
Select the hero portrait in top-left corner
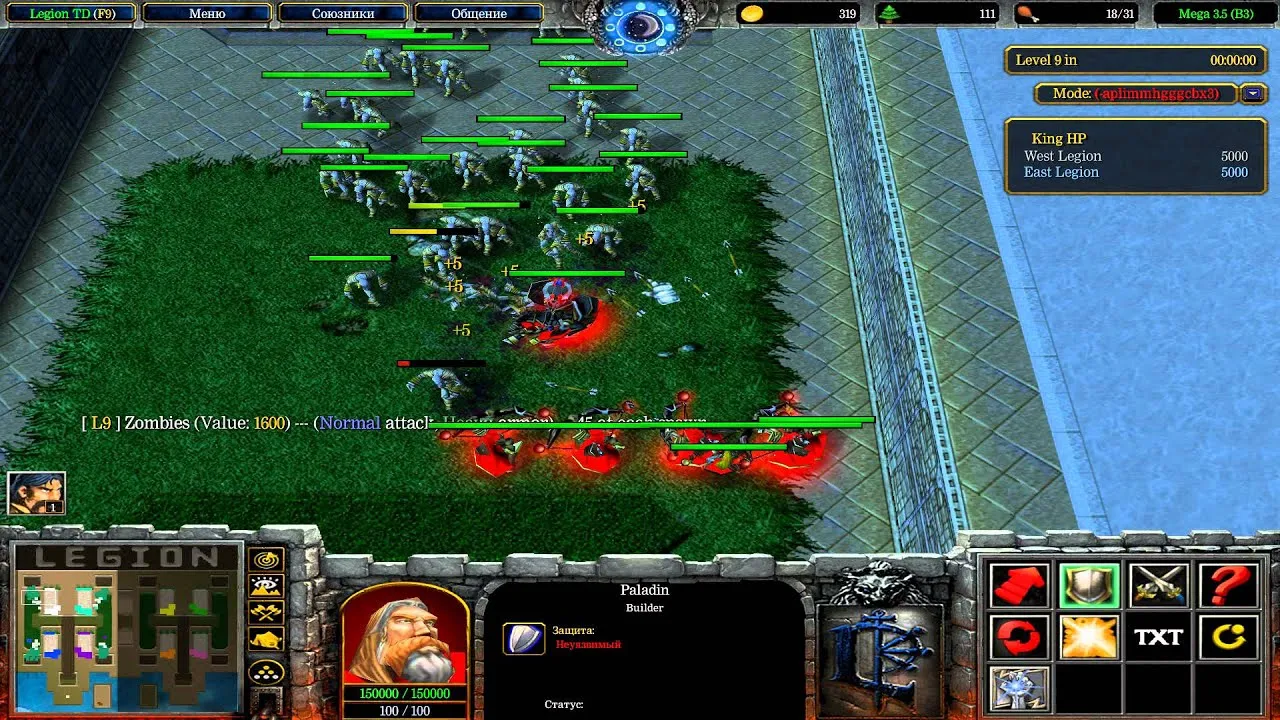pos(36,490)
